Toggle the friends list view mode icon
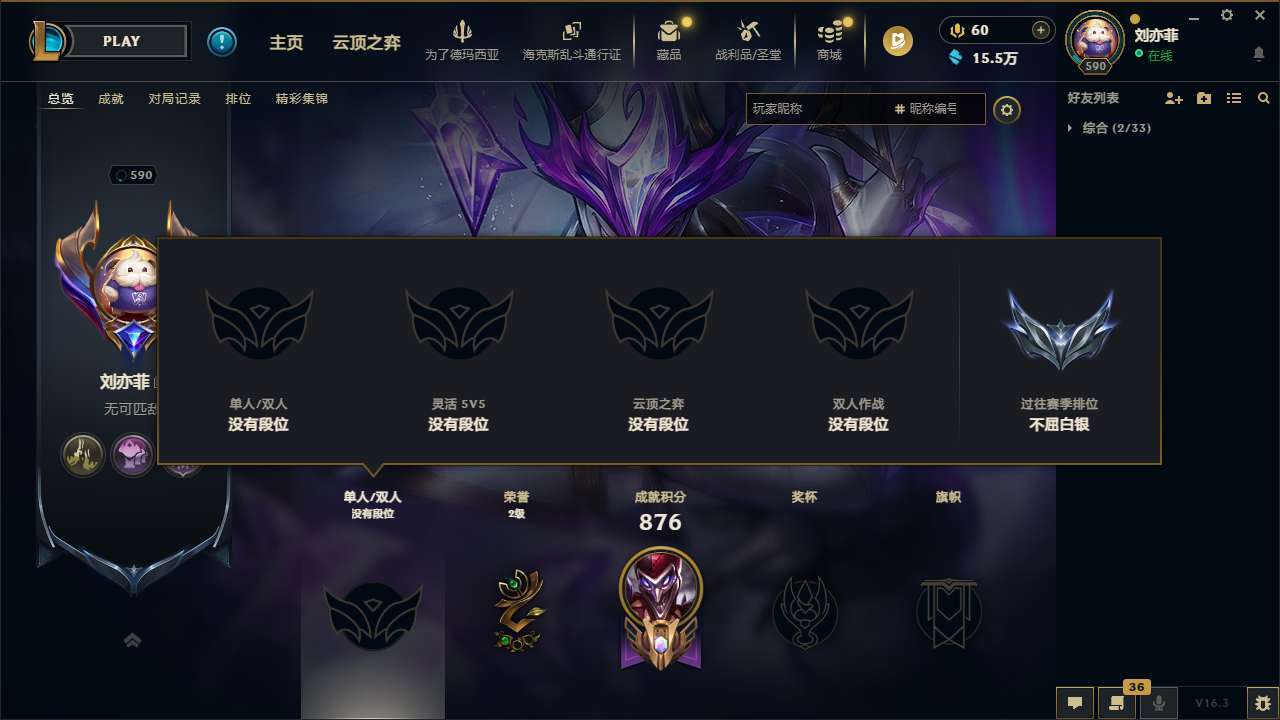 click(1233, 98)
